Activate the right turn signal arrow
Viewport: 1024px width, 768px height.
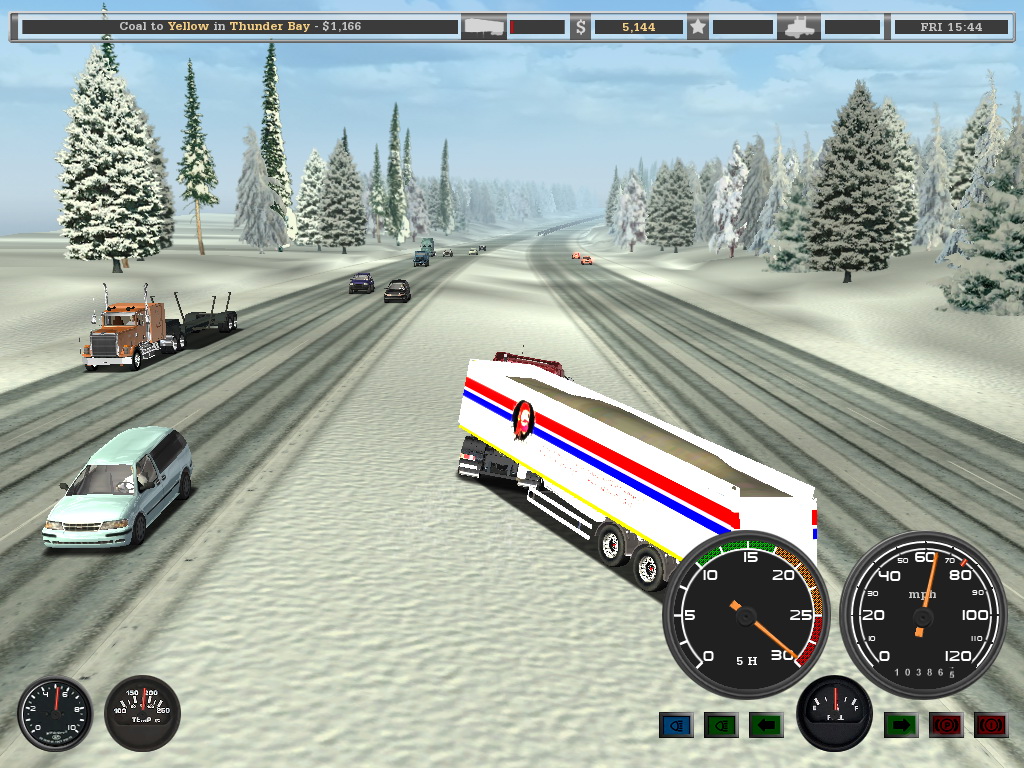coord(901,725)
